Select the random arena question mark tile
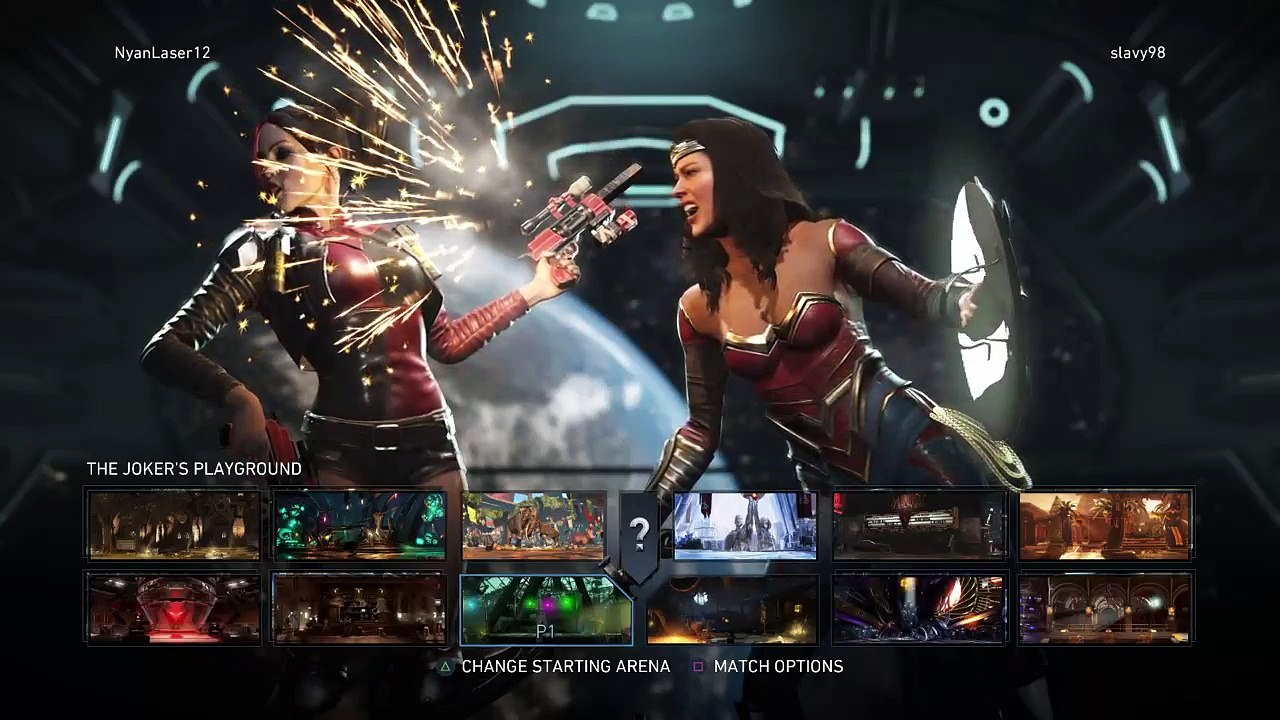1280x720 pixels. pyautogui.click(x=639, y=532)
